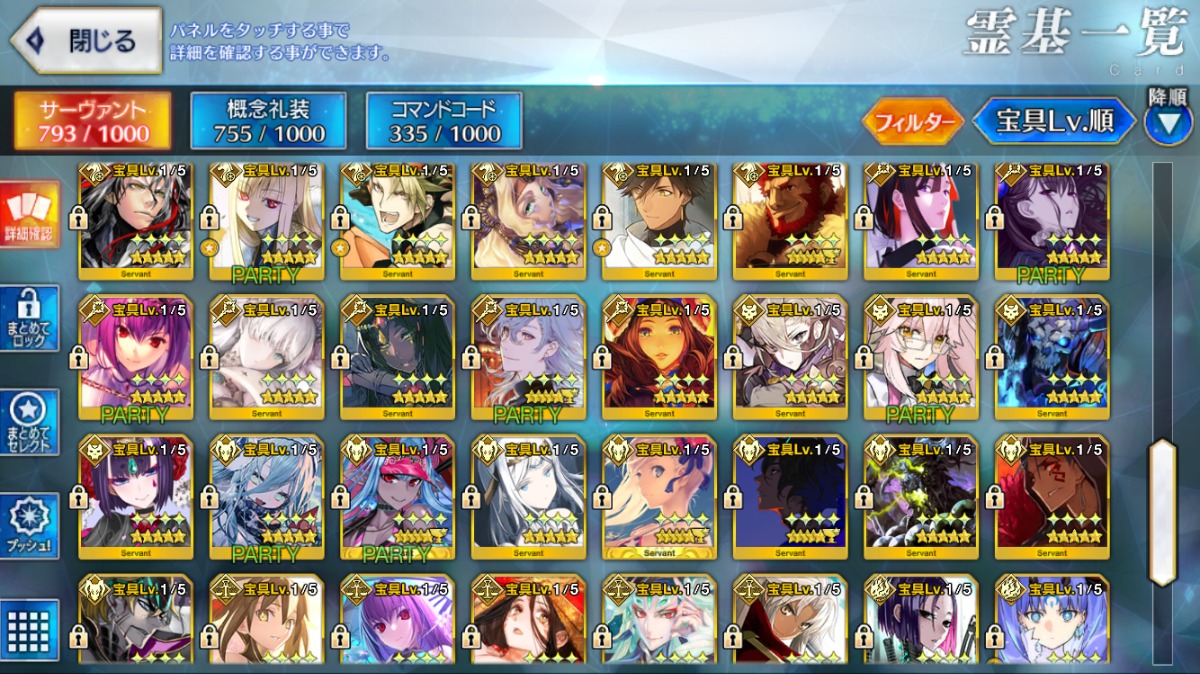Click the white scrollbar handle
This screenshot has height=674, width=1200.
(x=1163, y=511)
